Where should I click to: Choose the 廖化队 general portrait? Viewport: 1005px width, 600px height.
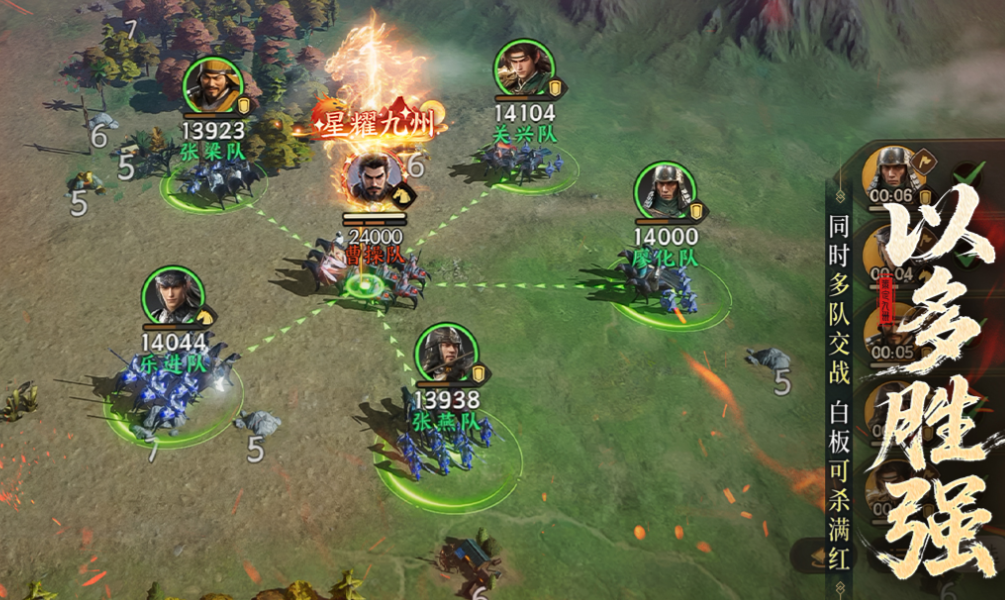[665, 191]
